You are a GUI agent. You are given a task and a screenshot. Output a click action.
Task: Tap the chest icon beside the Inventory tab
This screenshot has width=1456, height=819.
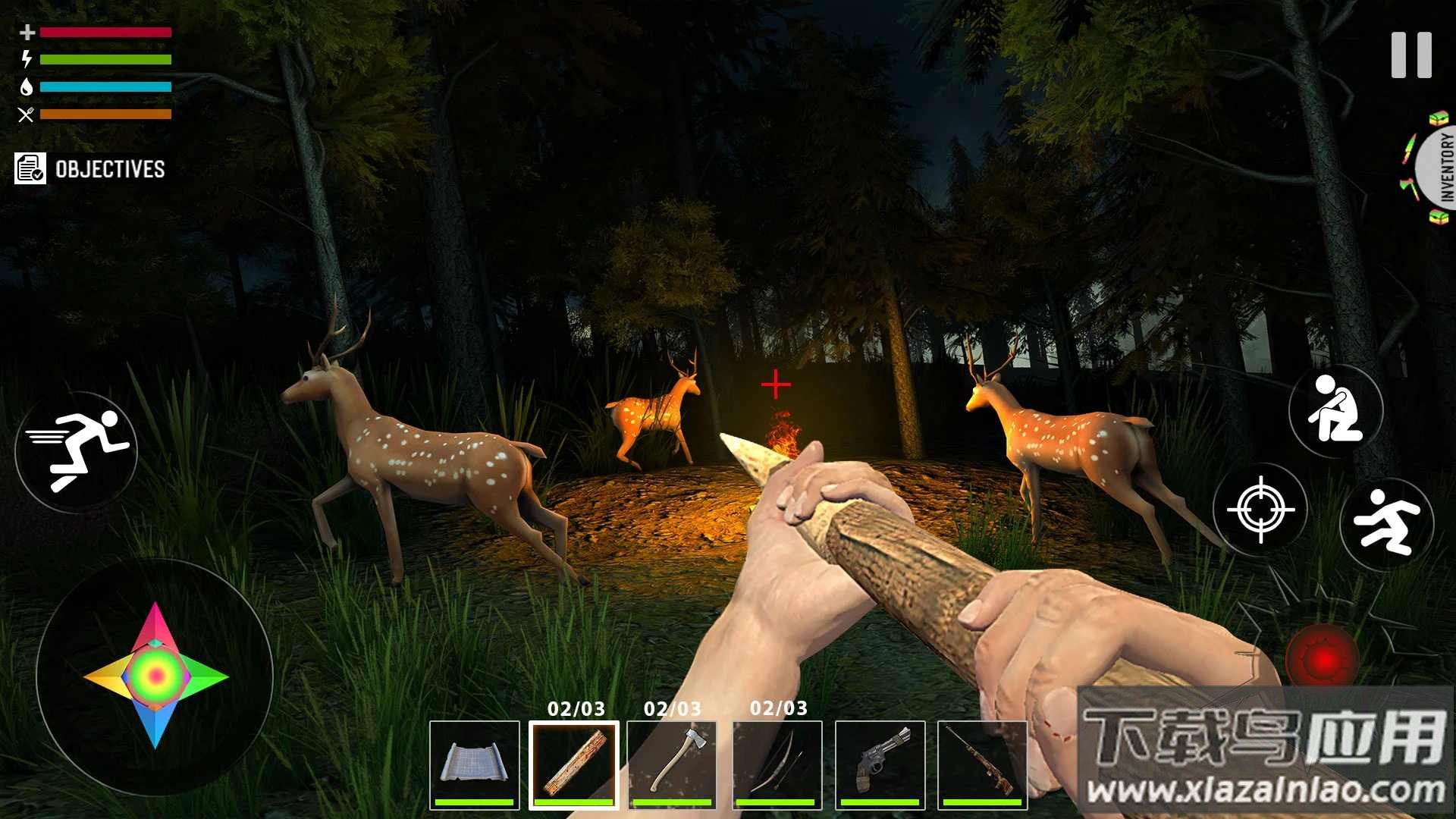[1439, 118]
